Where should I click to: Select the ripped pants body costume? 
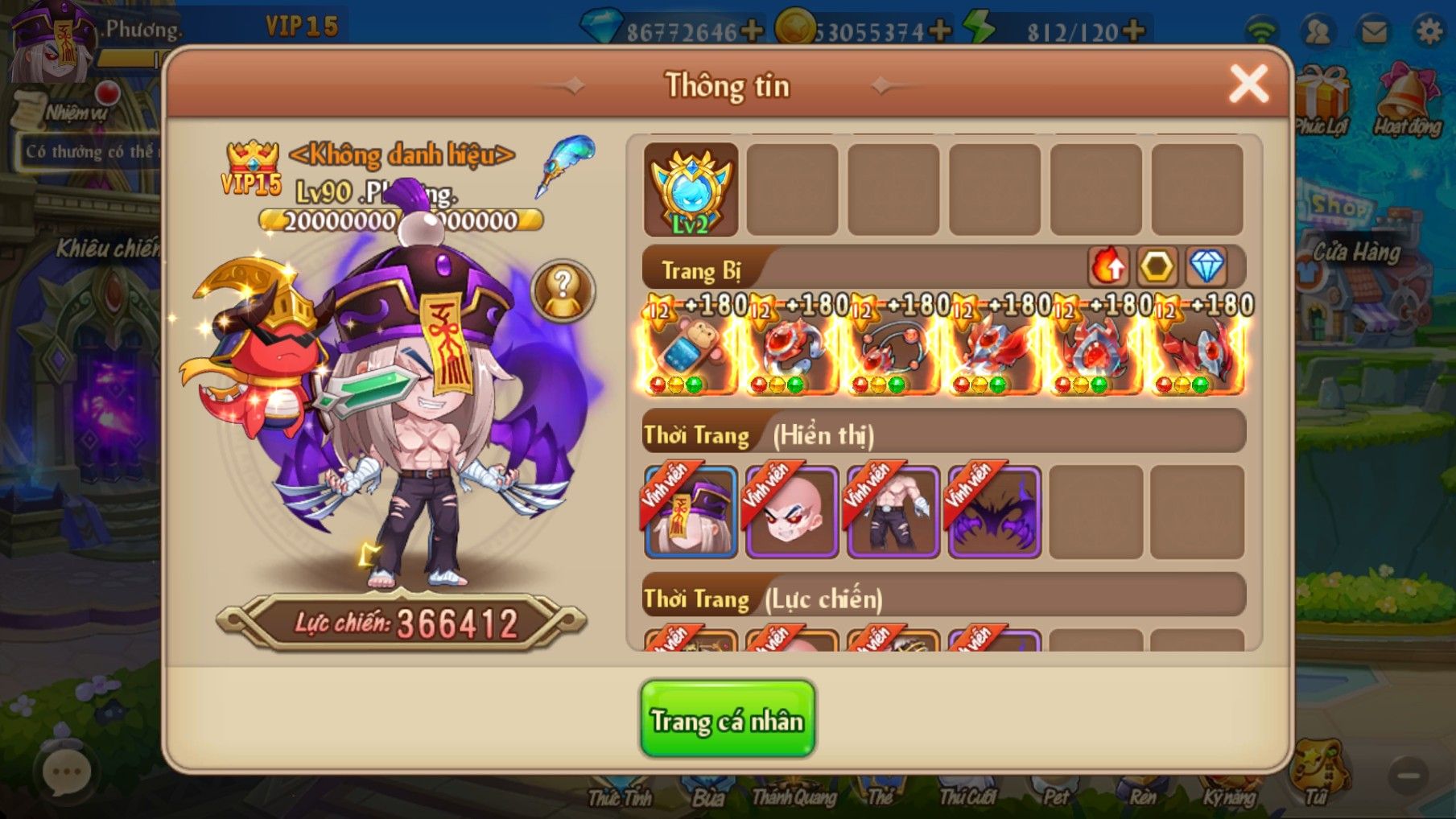tap(893, 512)
